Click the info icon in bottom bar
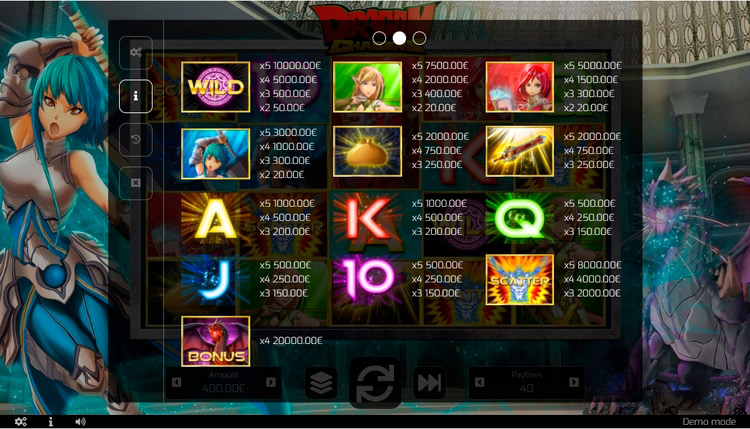 (x=50, y=422)
